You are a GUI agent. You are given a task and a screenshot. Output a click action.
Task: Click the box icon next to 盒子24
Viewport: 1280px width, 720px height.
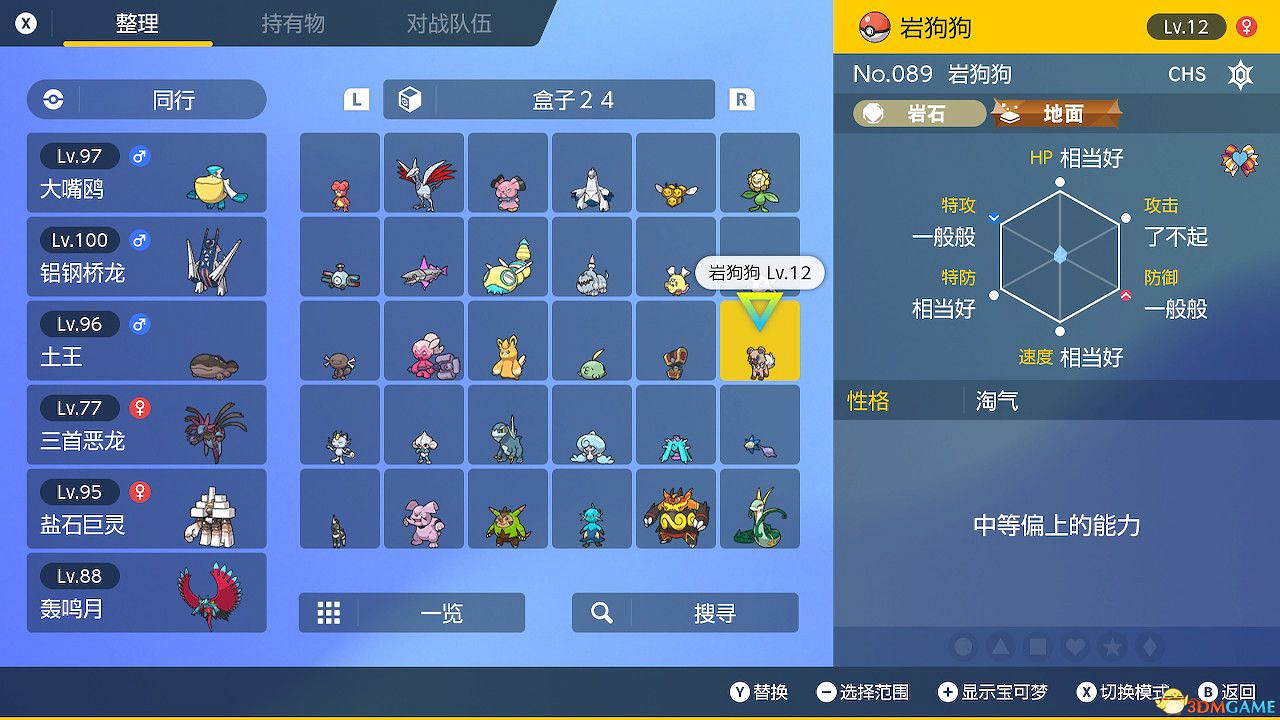click(407, 99)
